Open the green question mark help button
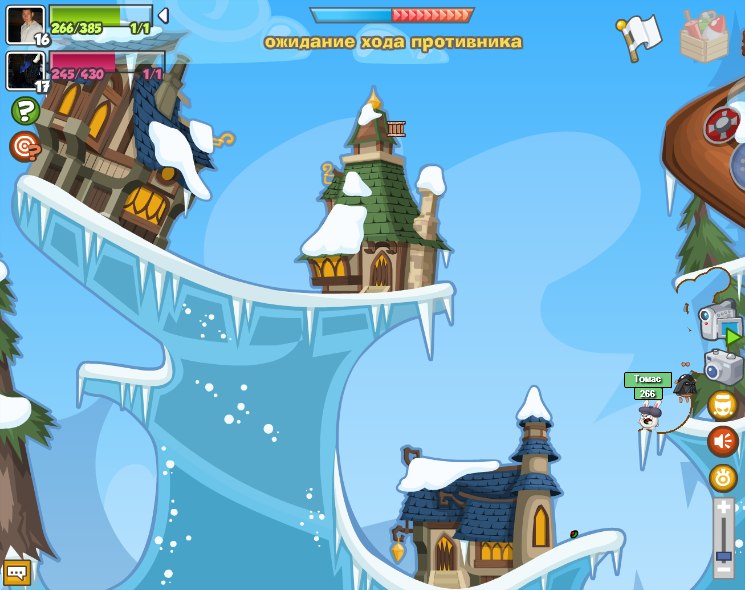The height and width of the screenshot is (590, 745). [x=26, y=110]
